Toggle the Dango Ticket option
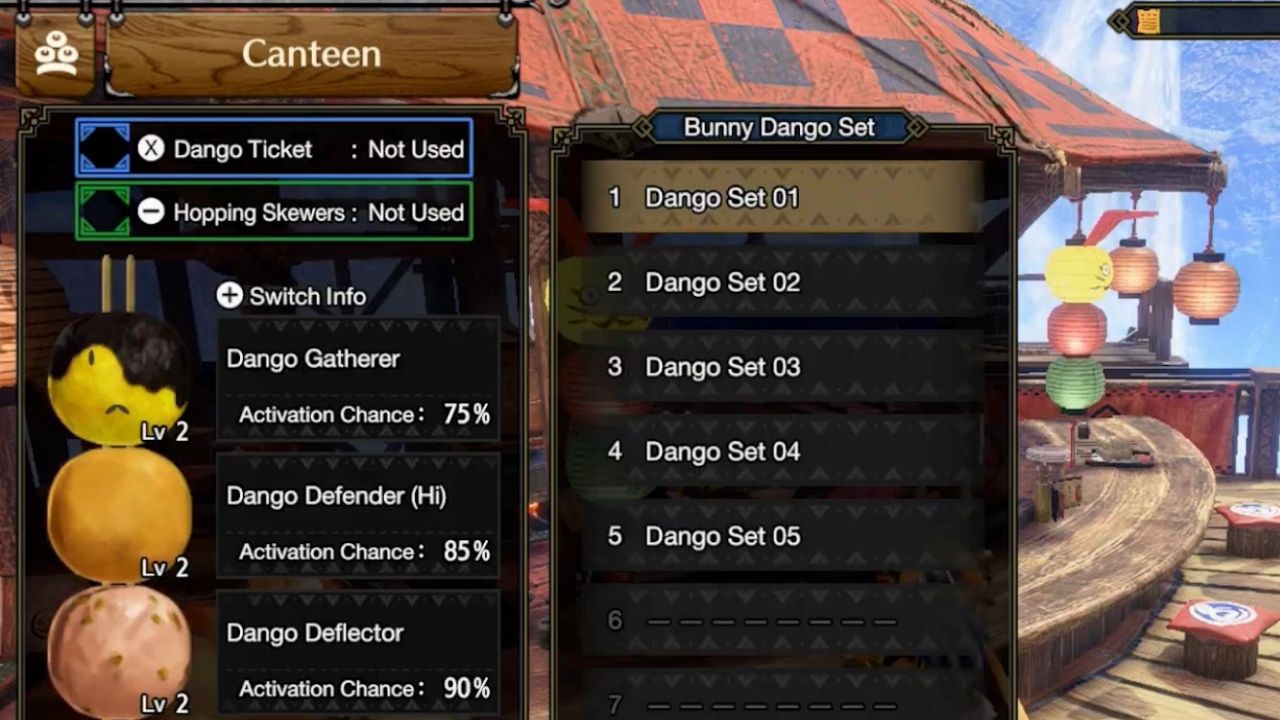Screen dimensions: 1280x720 pyautogui.click(x=274, y=149)
